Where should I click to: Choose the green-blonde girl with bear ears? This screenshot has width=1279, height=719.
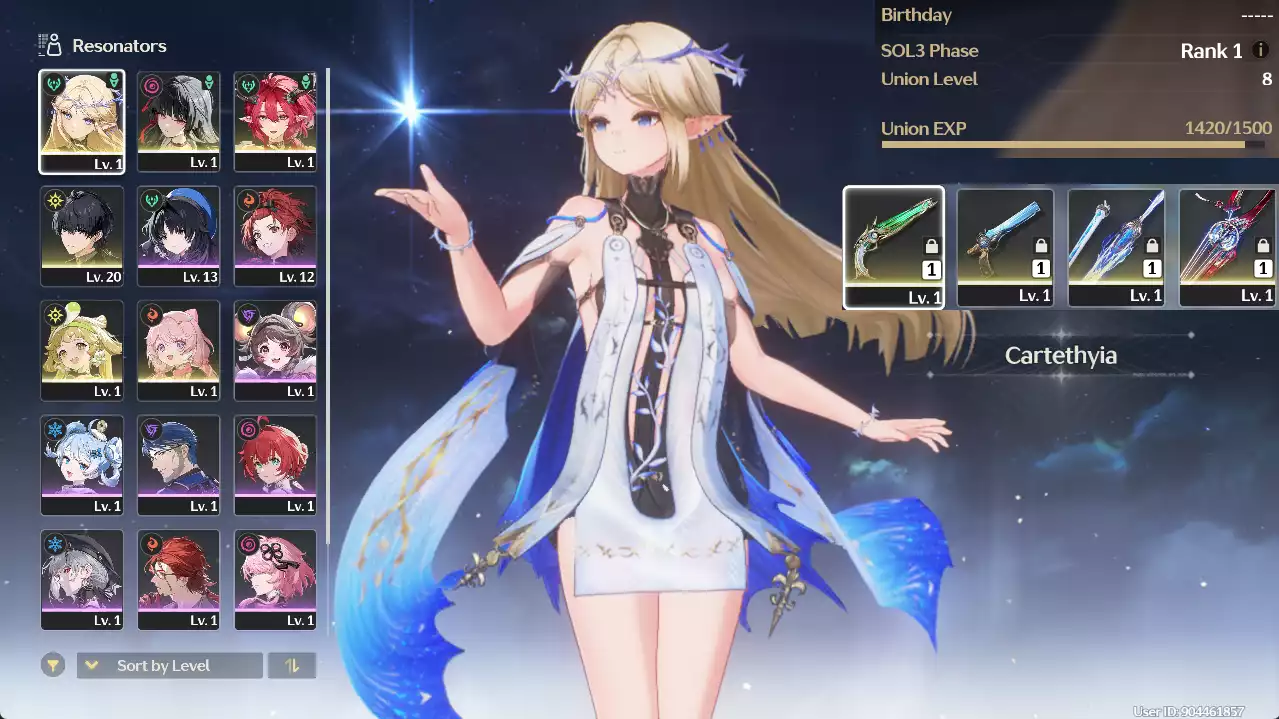point(82,349)
